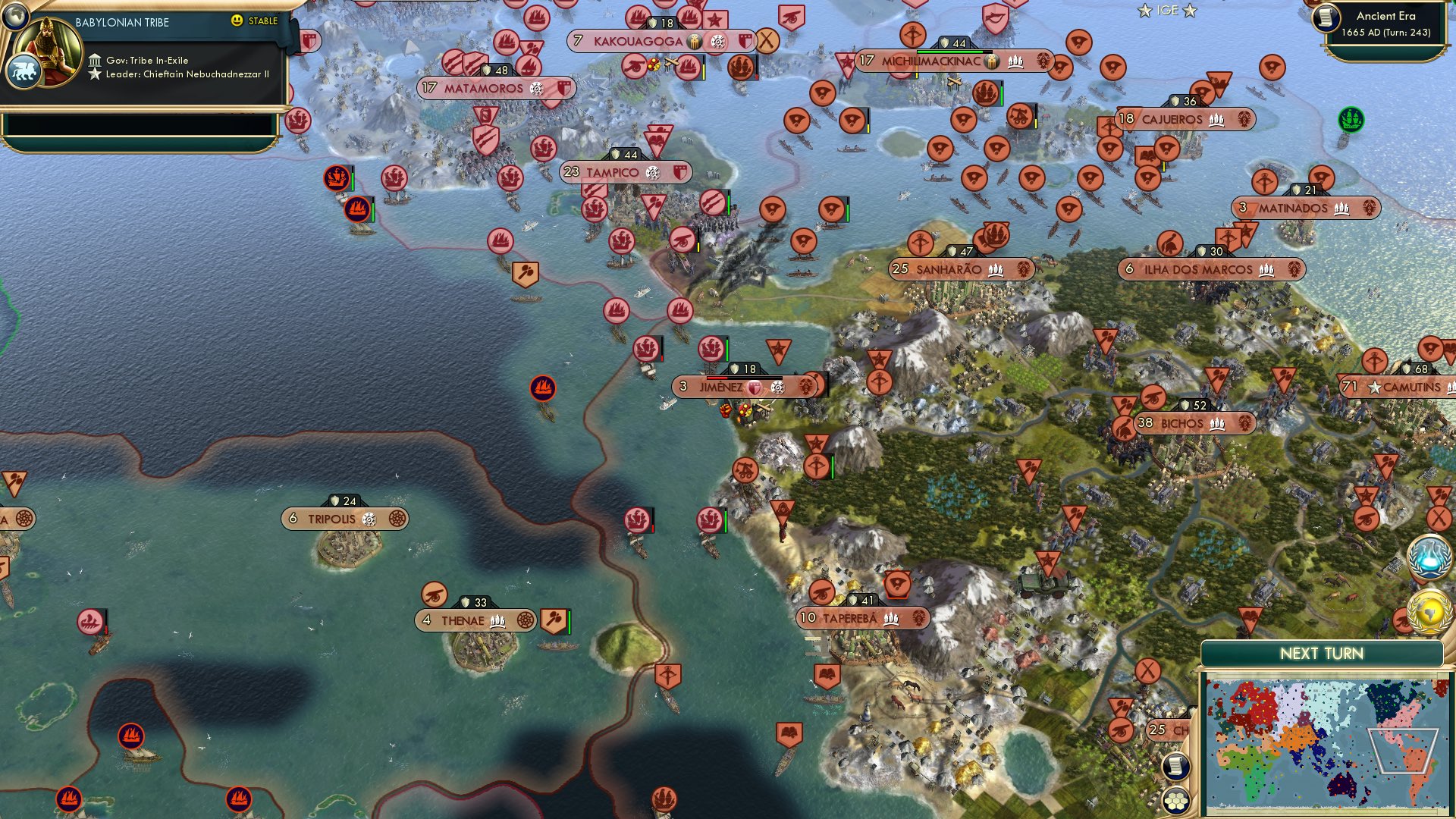Screen dimensions: 1456x819
Task: Select the cannon unit flag near Taperebá
Action: pos(821,591)
